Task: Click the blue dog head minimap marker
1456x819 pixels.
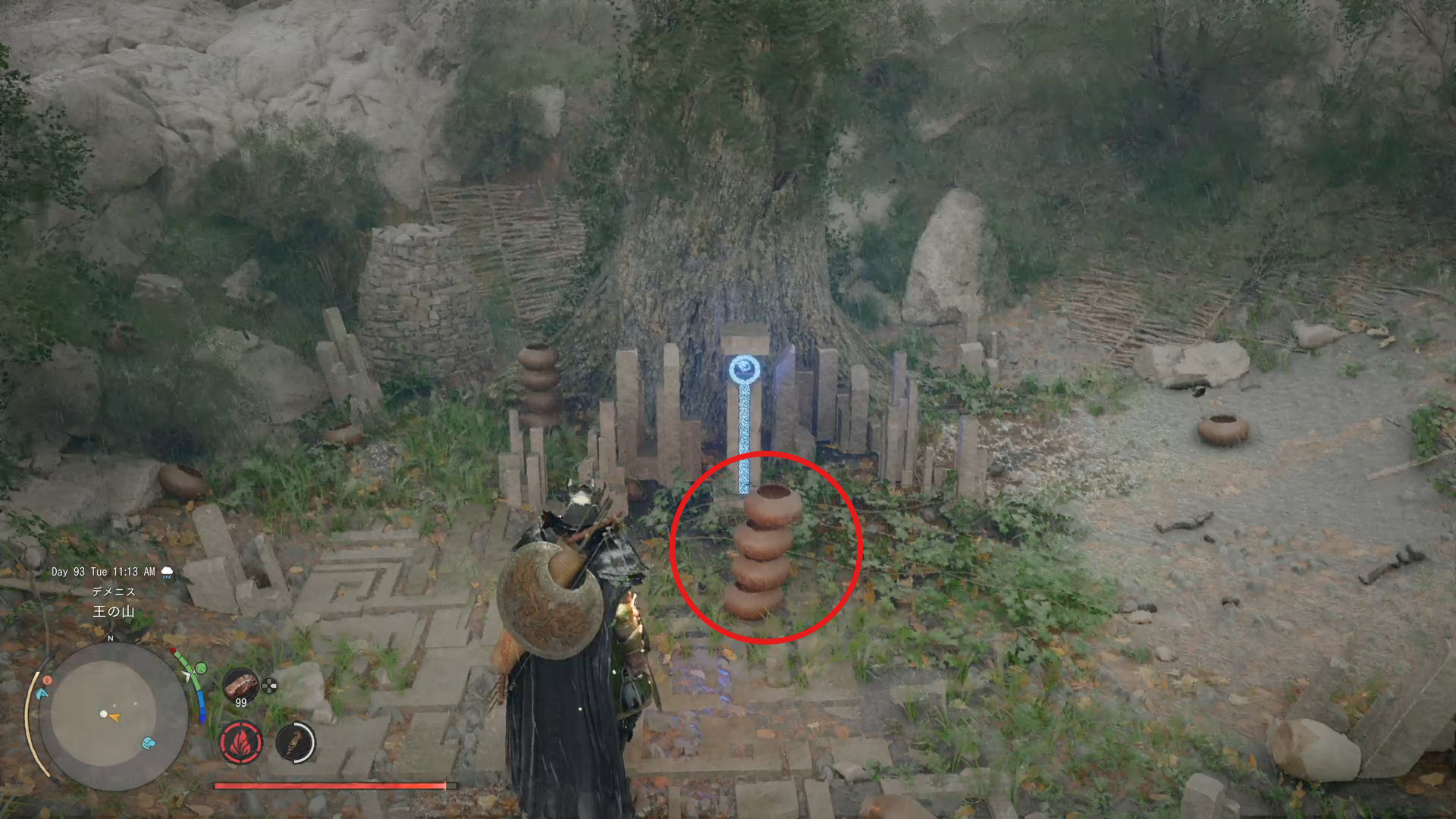Action: coord(149,742)
